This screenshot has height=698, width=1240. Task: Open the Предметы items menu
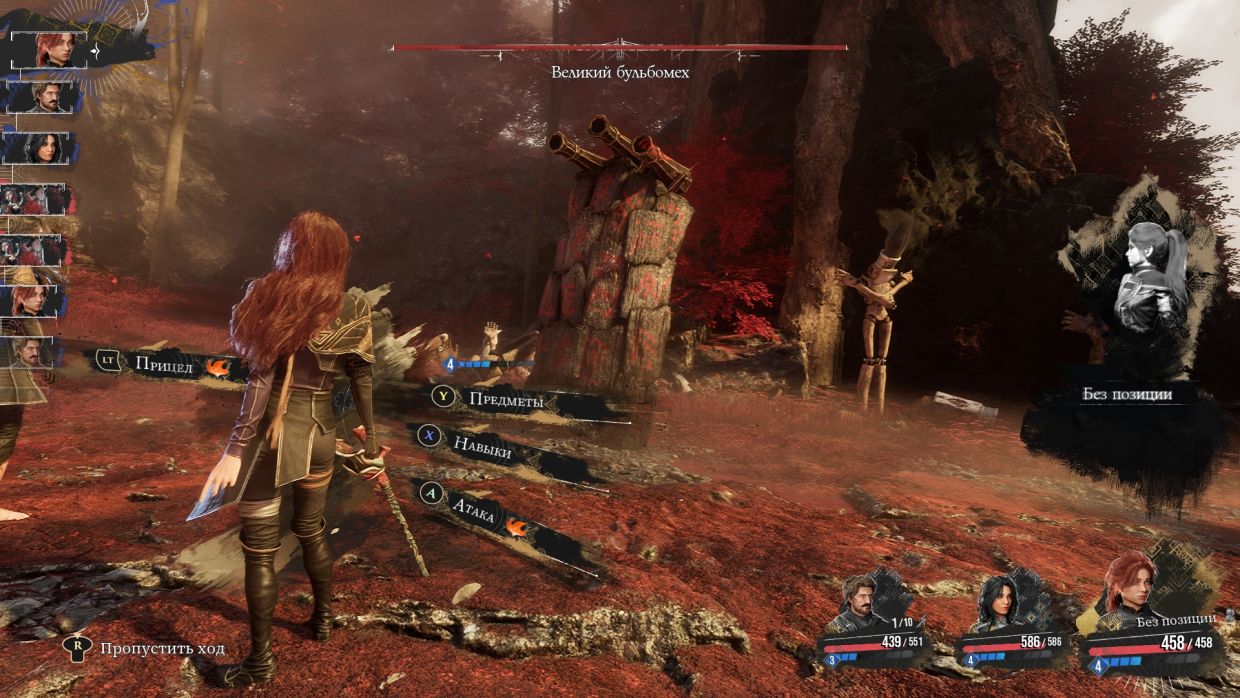505,399
